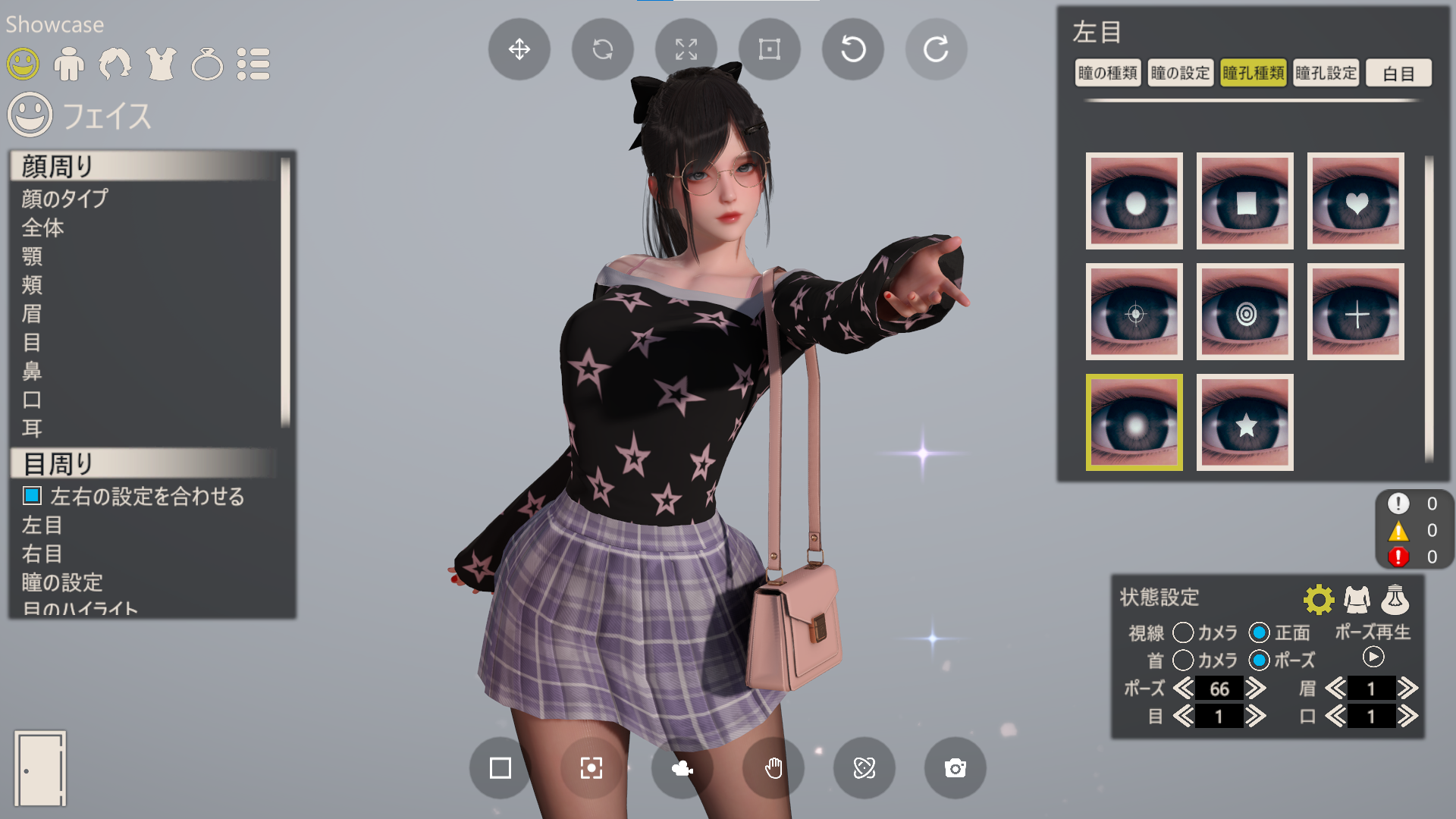
Task: Decrease the 口 value with left chevron
Action: pyautogui.click(x=1337, y=716)
